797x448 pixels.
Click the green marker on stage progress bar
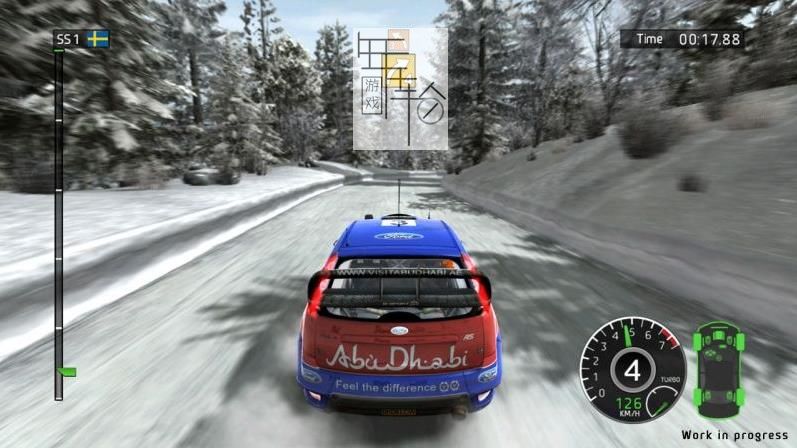tap(68, 372)
